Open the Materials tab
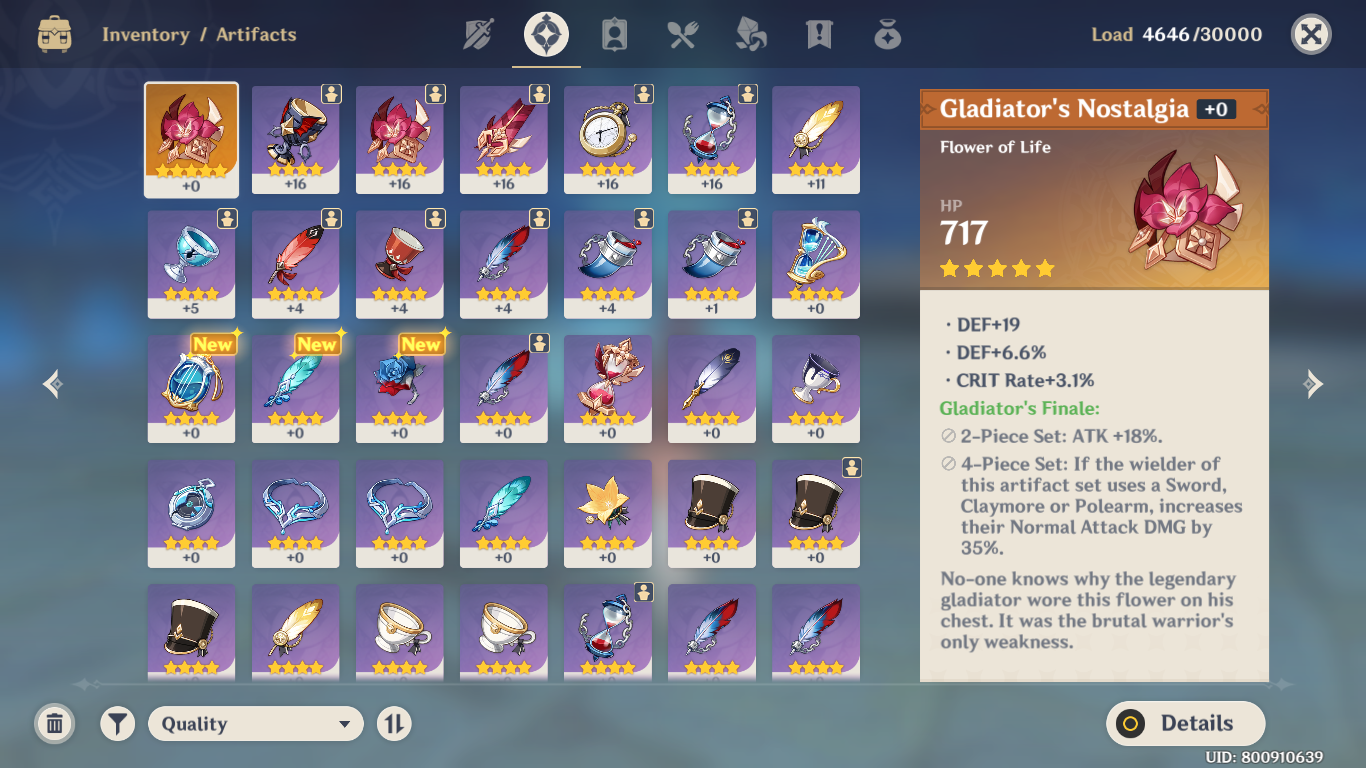This screenshot has width=1366, height=768. pos(751,35)
